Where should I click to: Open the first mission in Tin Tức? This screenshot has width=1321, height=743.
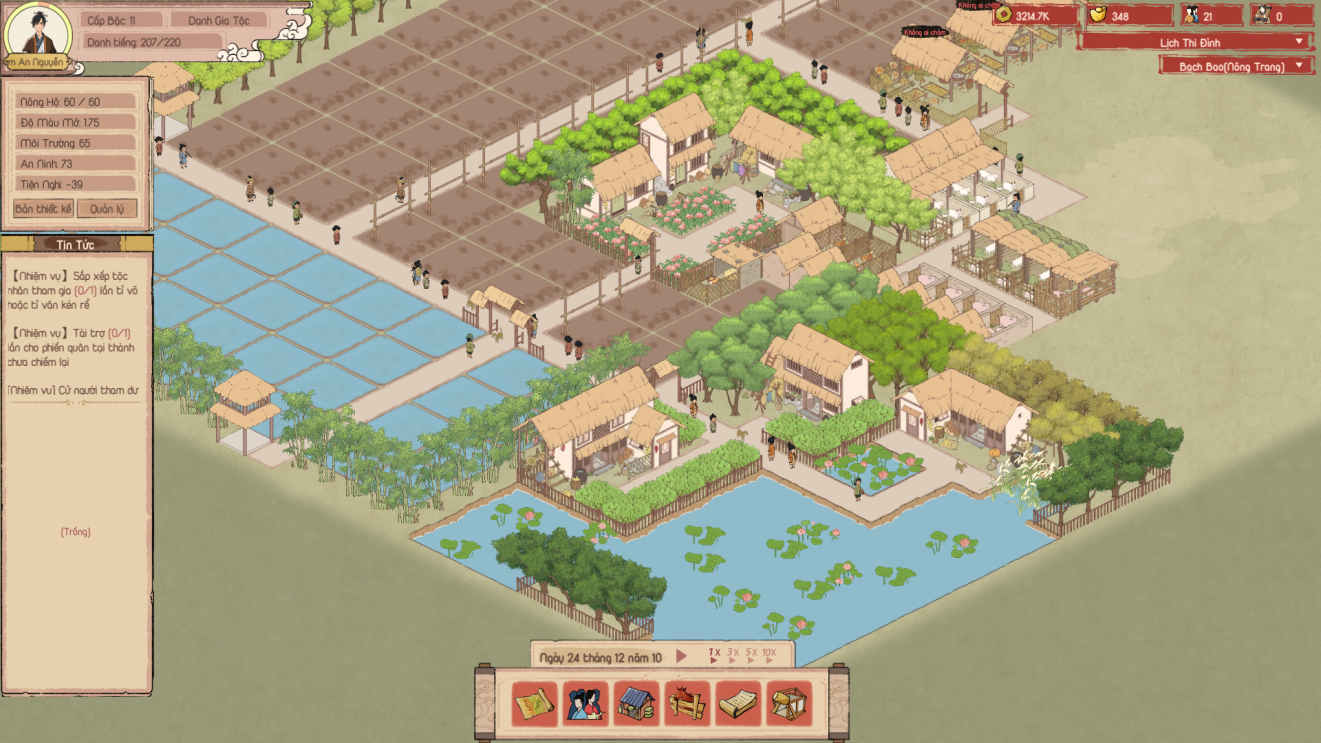click(x=75, y=290)
